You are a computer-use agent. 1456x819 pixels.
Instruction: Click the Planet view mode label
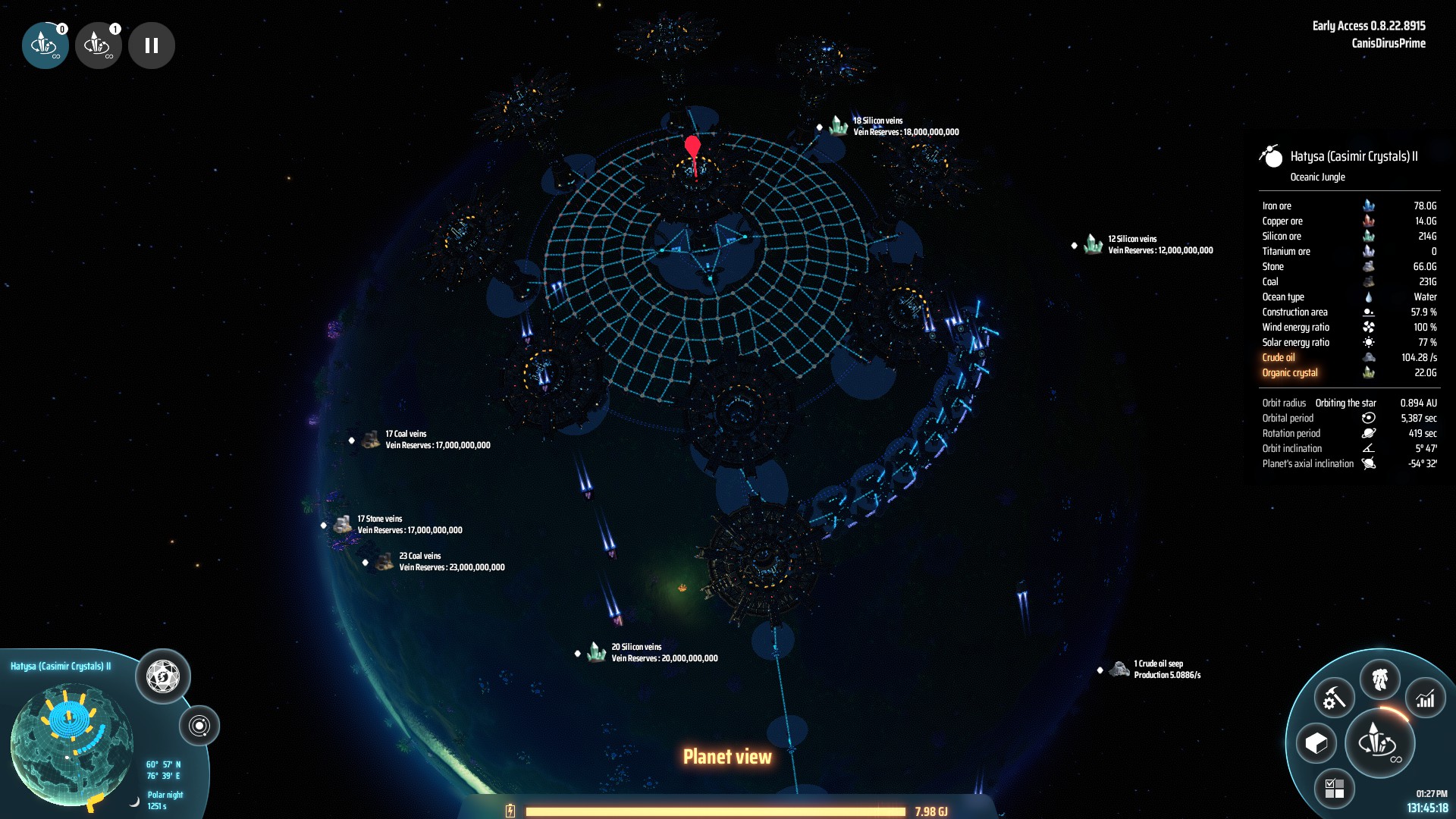click(x=727, y=755)
